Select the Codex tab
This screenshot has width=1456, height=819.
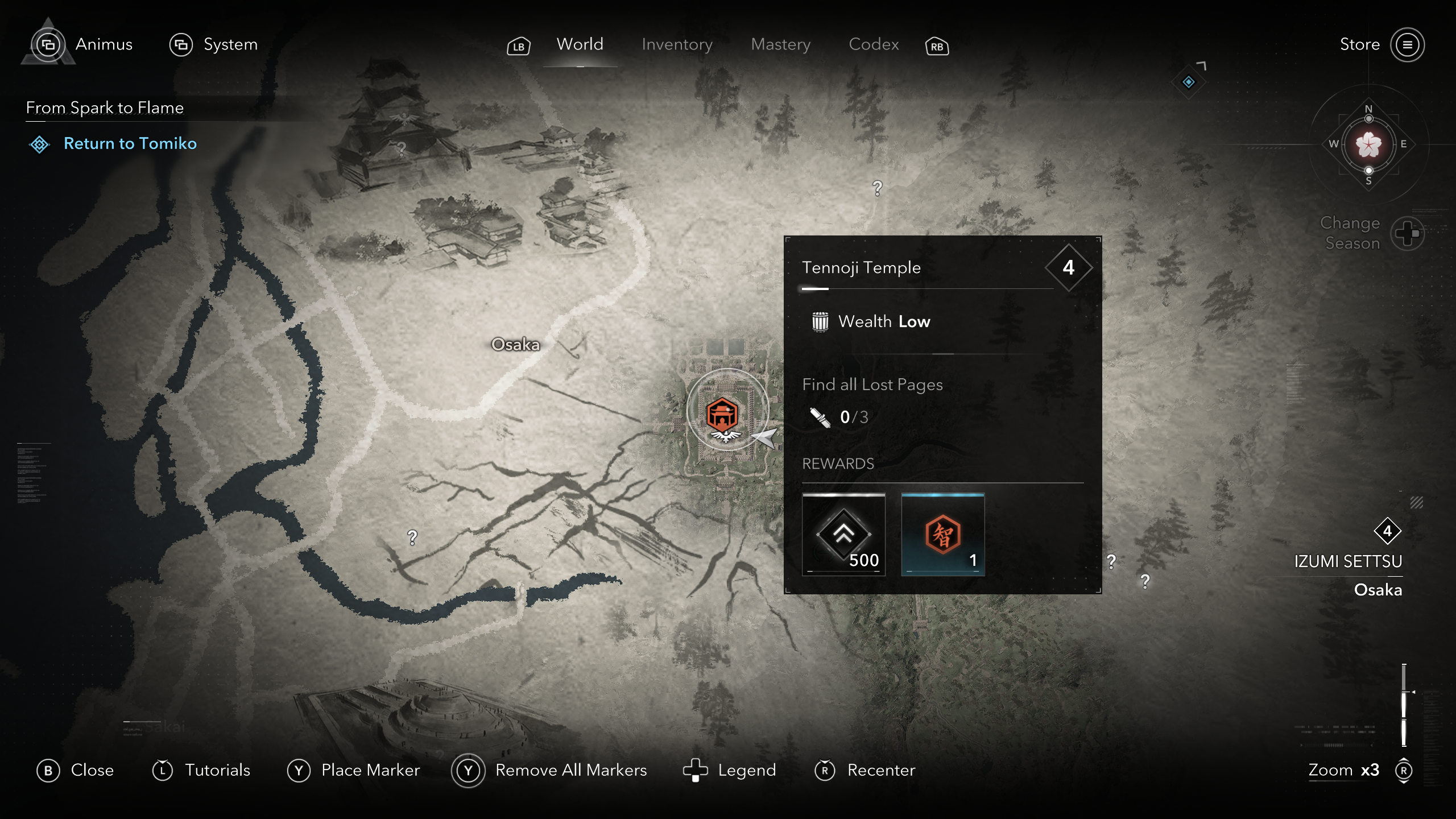874,44
